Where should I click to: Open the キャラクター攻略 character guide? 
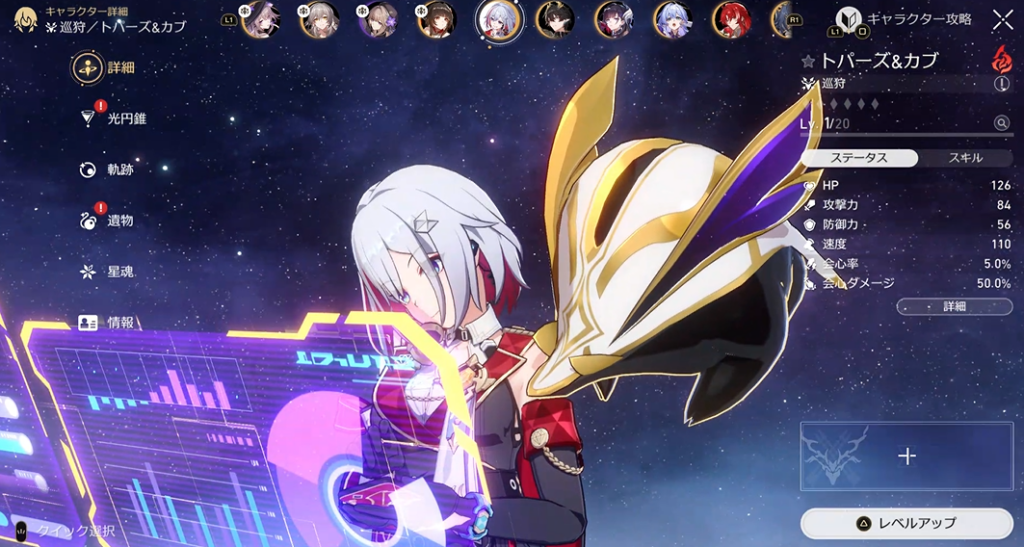(904, 19)
